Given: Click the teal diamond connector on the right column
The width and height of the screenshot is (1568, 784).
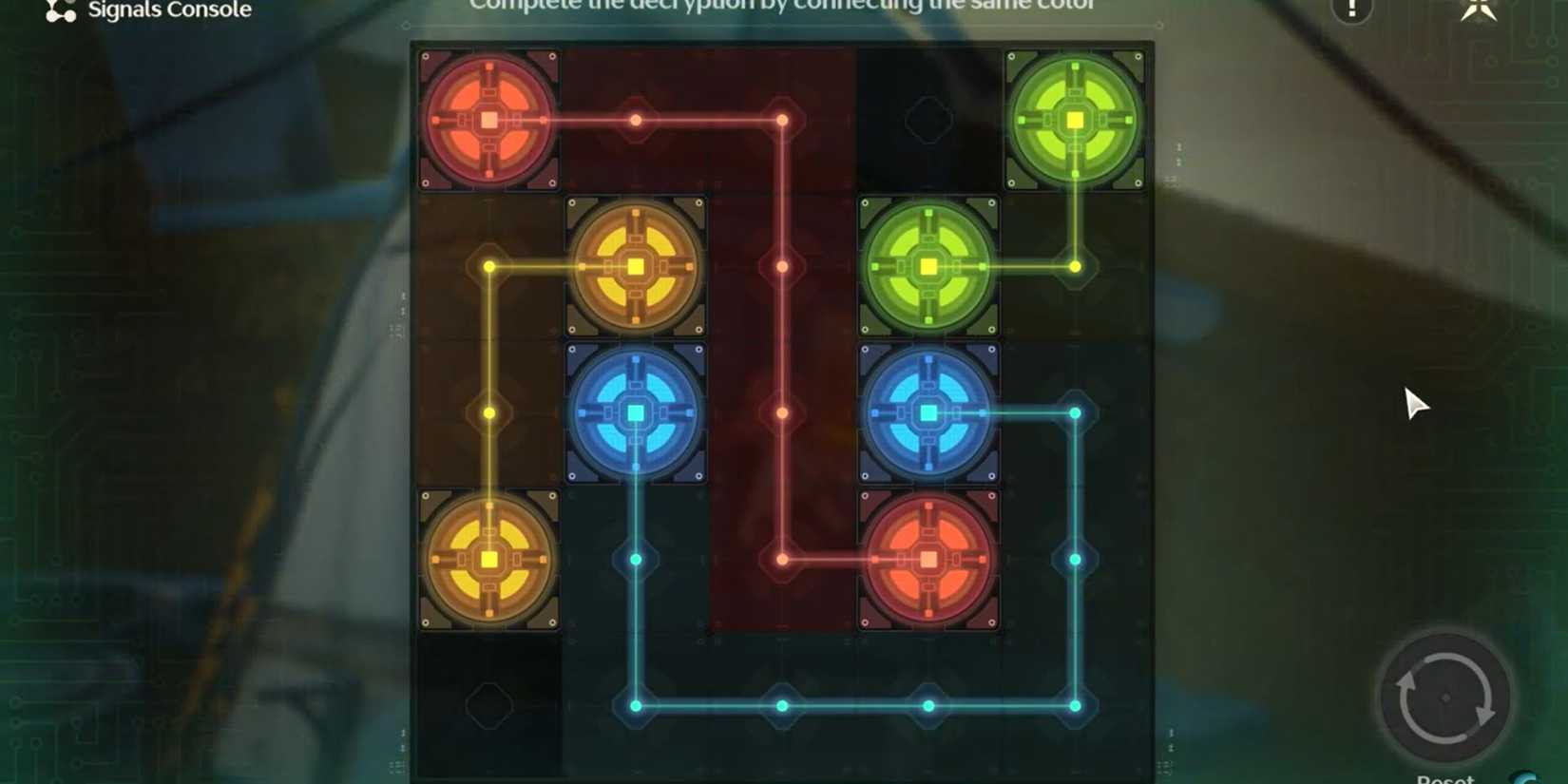Looking at the screenshot, I should [1075, 560].
